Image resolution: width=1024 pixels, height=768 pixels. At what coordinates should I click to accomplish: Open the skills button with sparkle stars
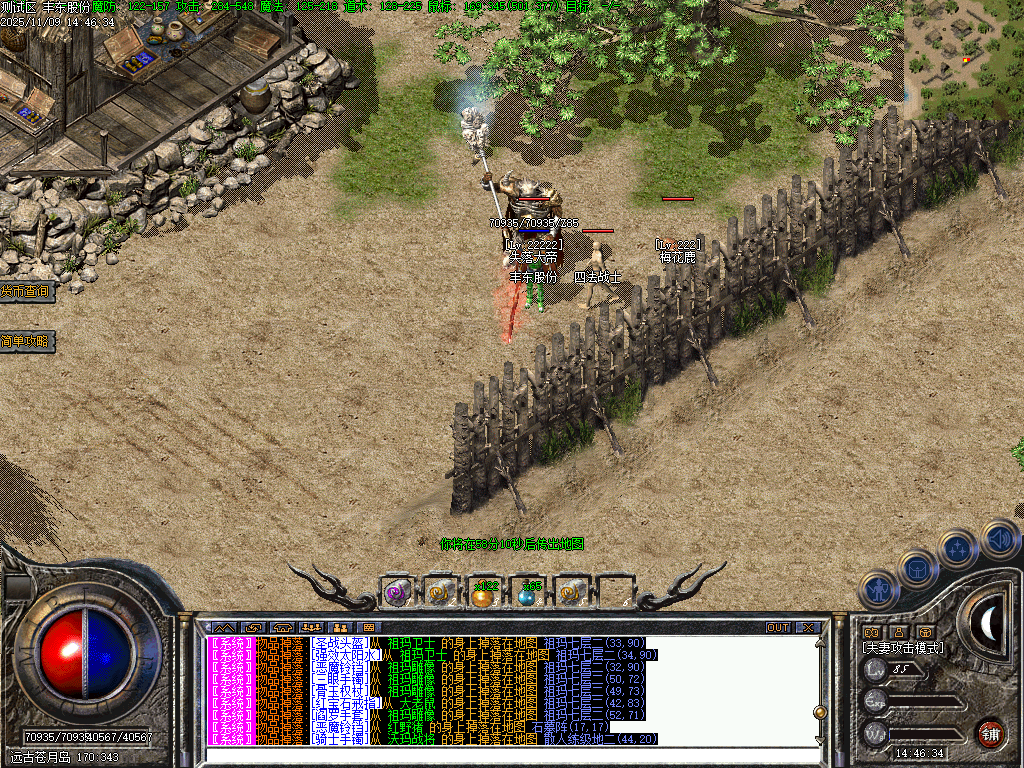pyautogui.click(x=958, y=548)
